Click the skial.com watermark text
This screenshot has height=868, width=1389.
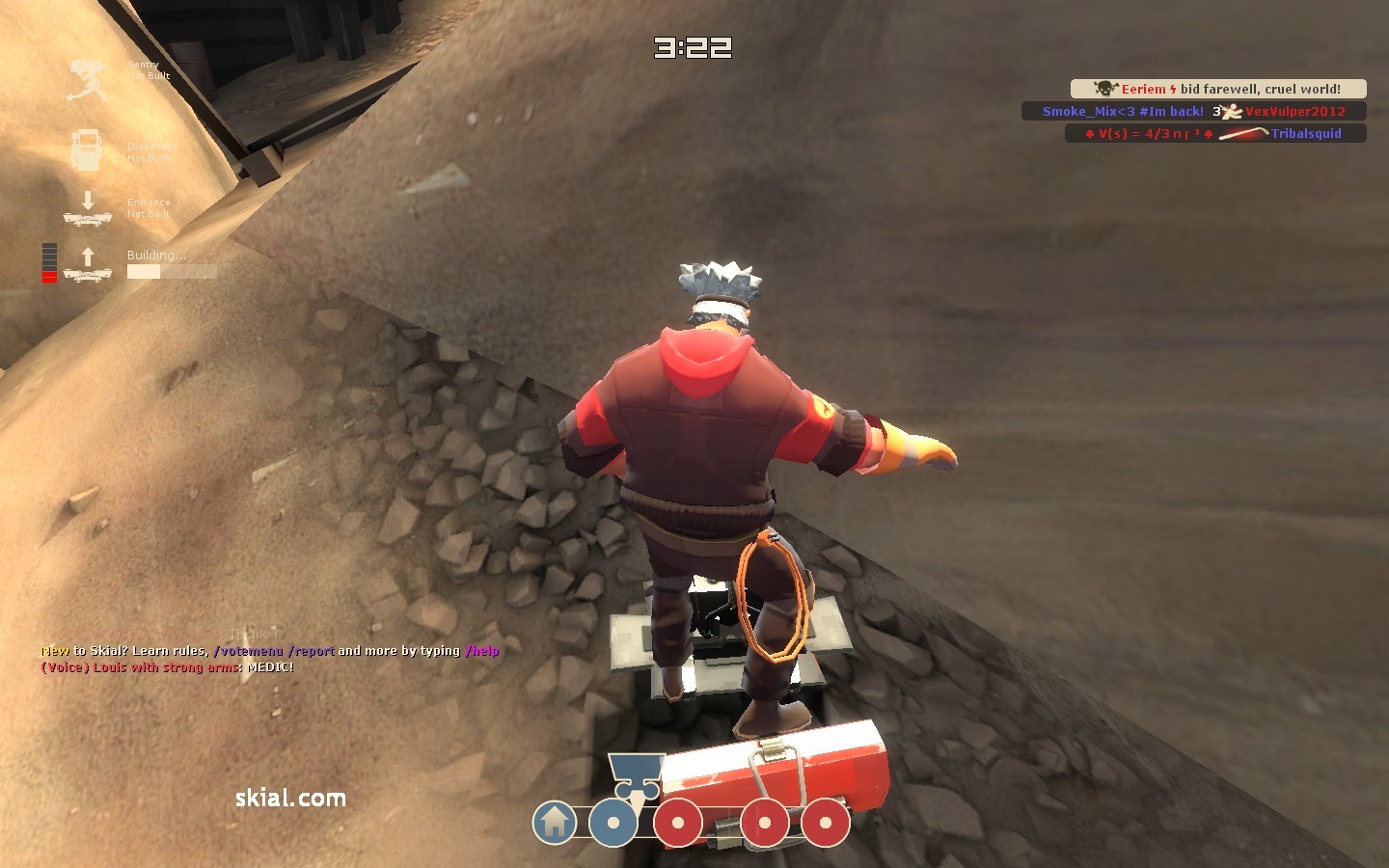pos(291,799)
